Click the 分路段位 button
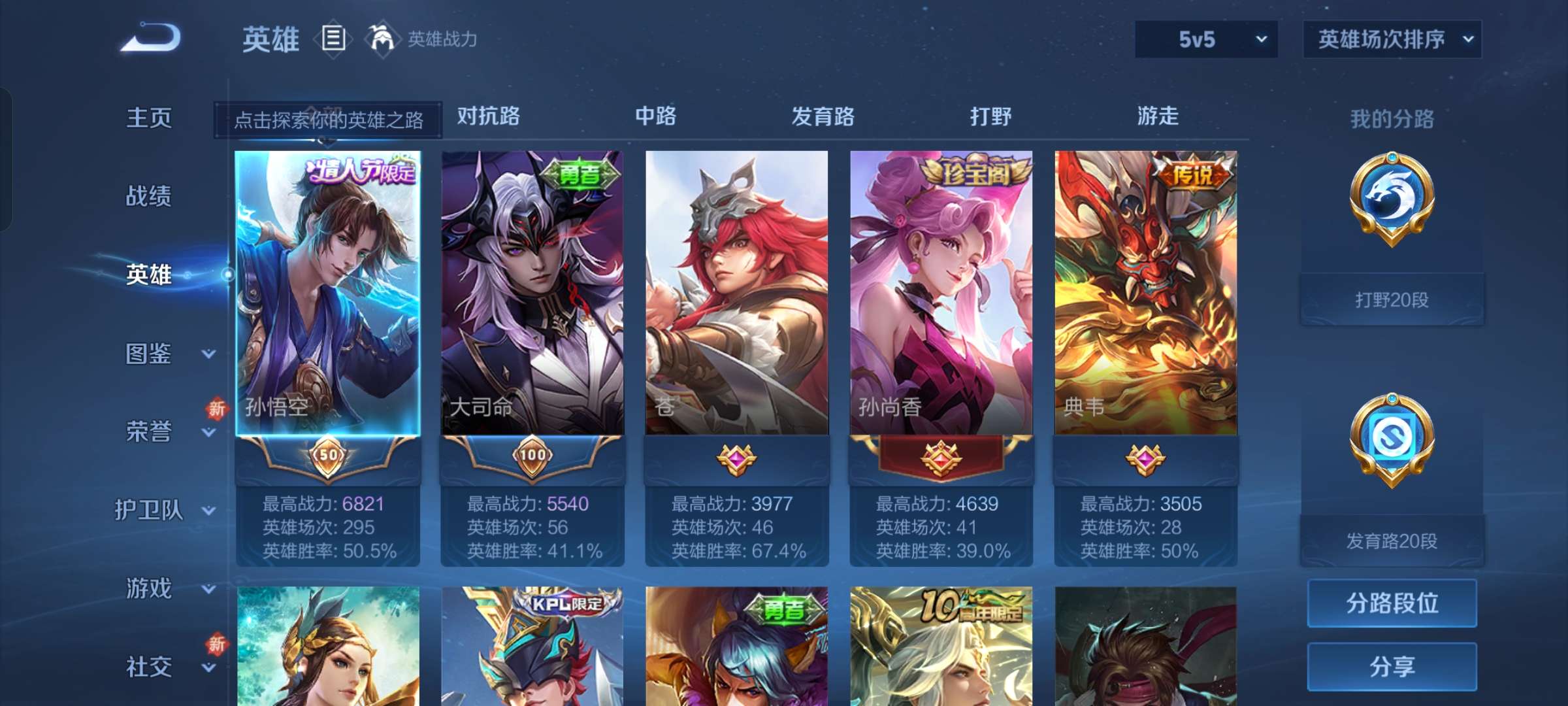 1392,603
